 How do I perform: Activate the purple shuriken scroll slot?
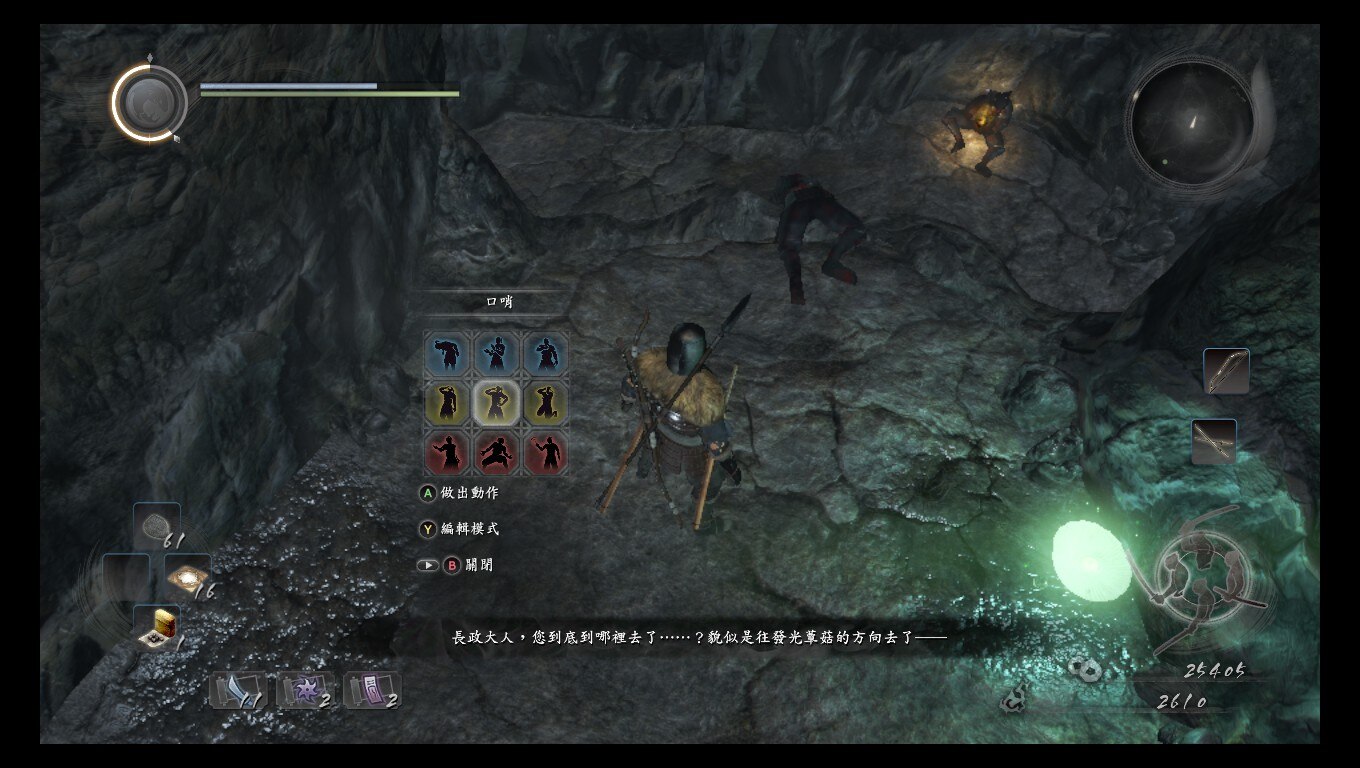point(305,690)
